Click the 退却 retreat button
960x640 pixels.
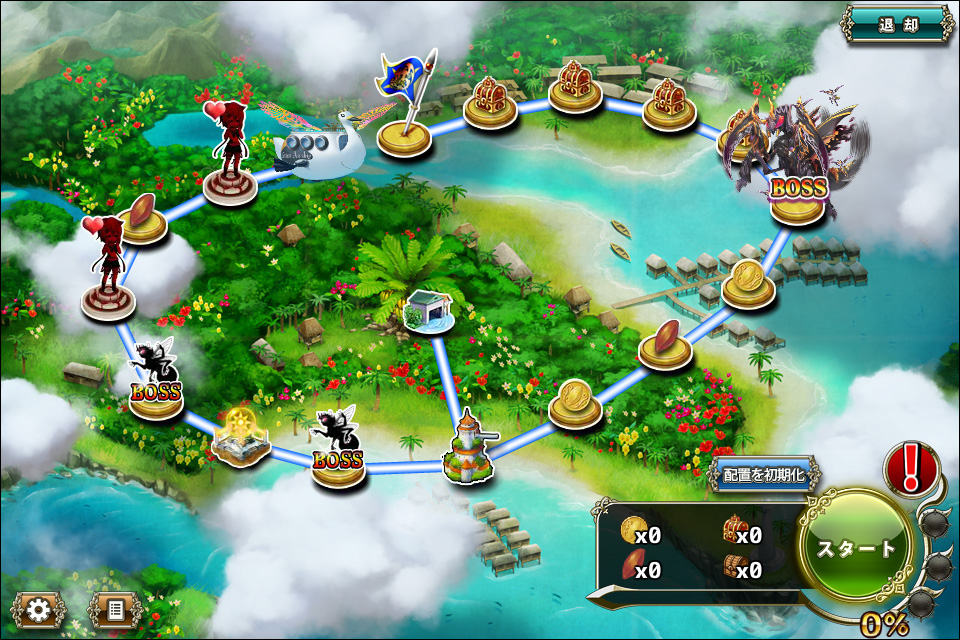click(897, 25)
